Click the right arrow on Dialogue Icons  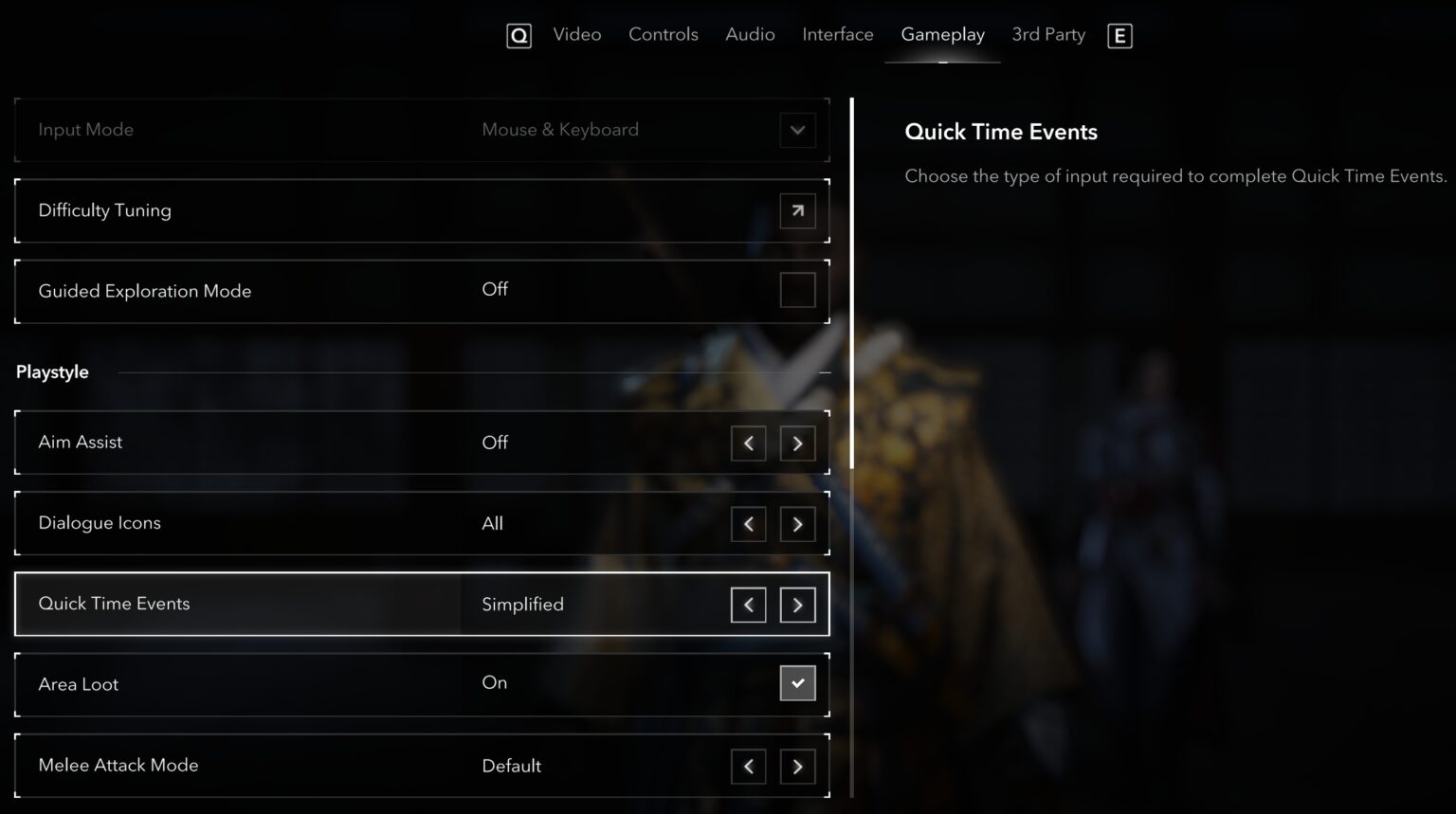797,524
